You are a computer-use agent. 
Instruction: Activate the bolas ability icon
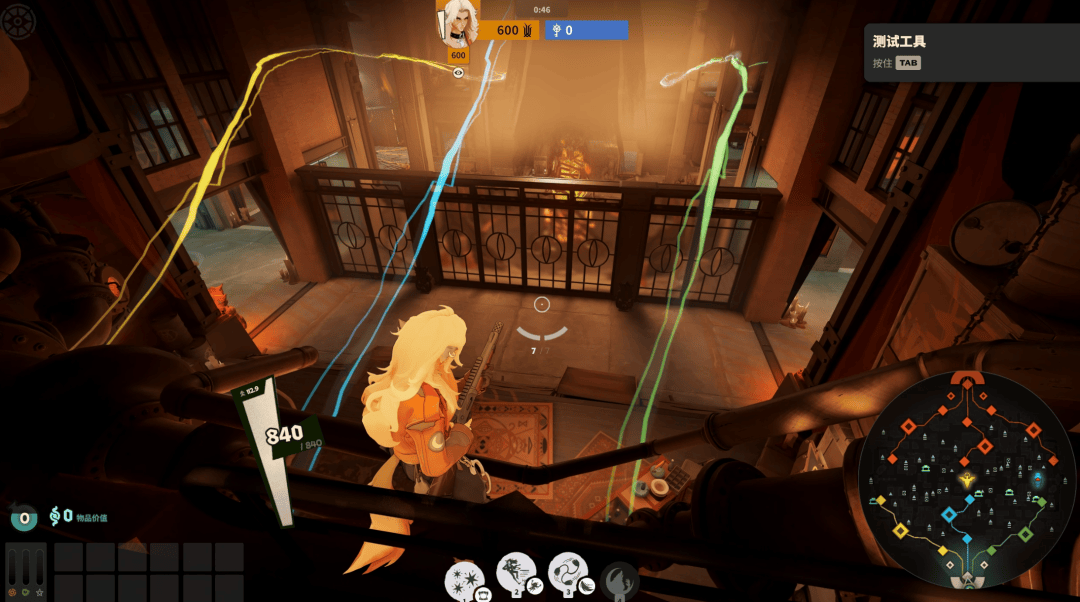point(568,572)
